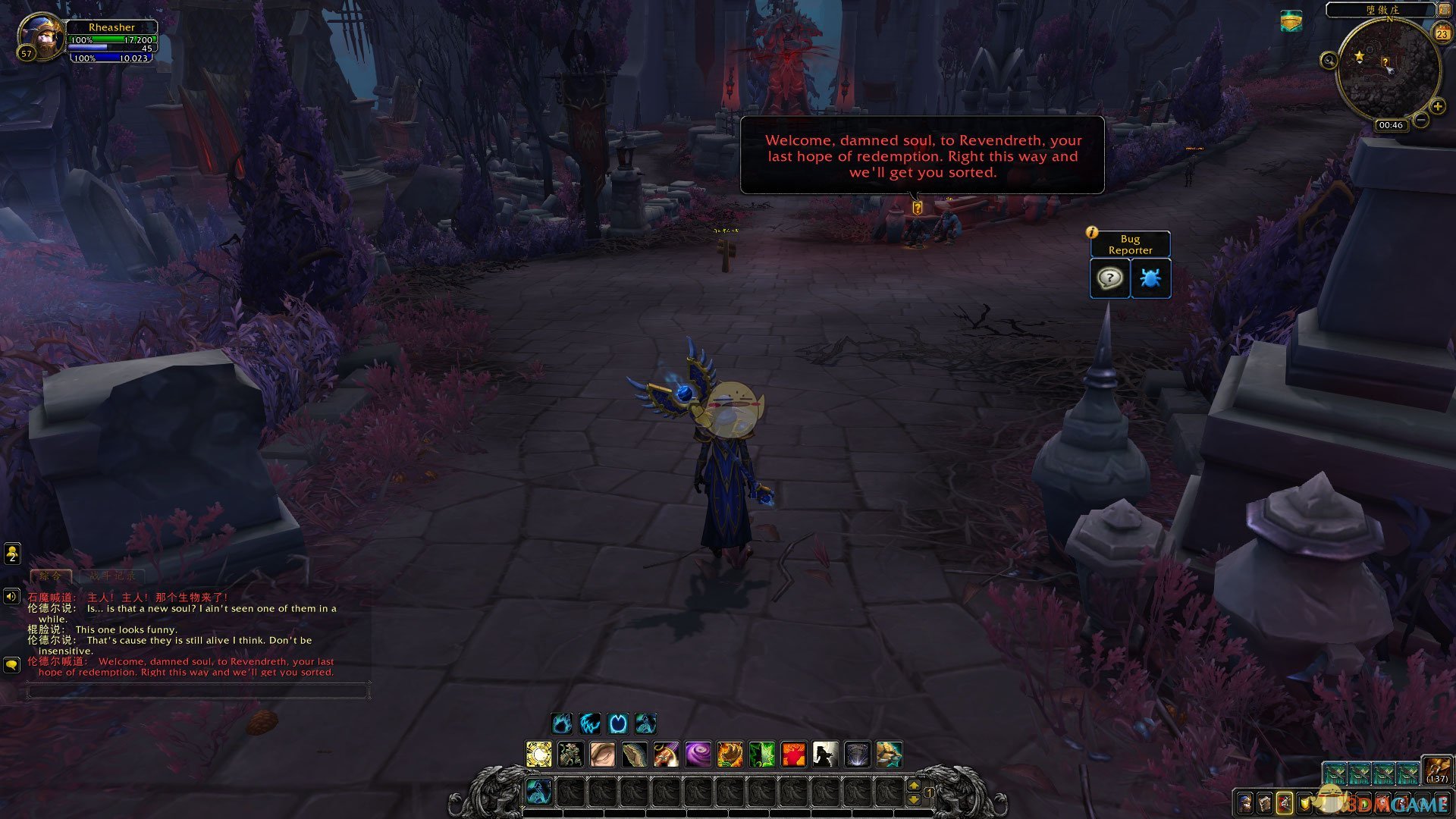This screenshot has height=819, width=1456.
Task: Open the help question mark button
Action: 1109,278
